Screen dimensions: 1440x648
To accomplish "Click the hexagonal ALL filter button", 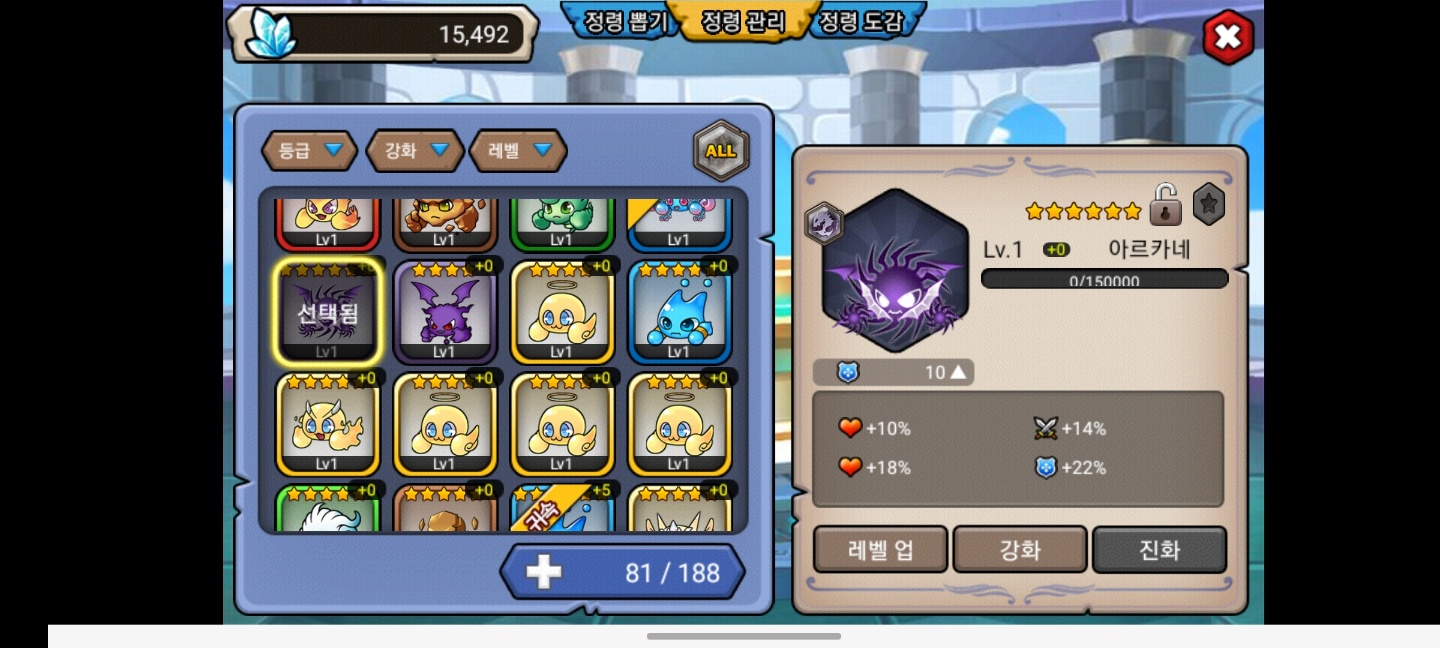I will [x=720, y=151].
